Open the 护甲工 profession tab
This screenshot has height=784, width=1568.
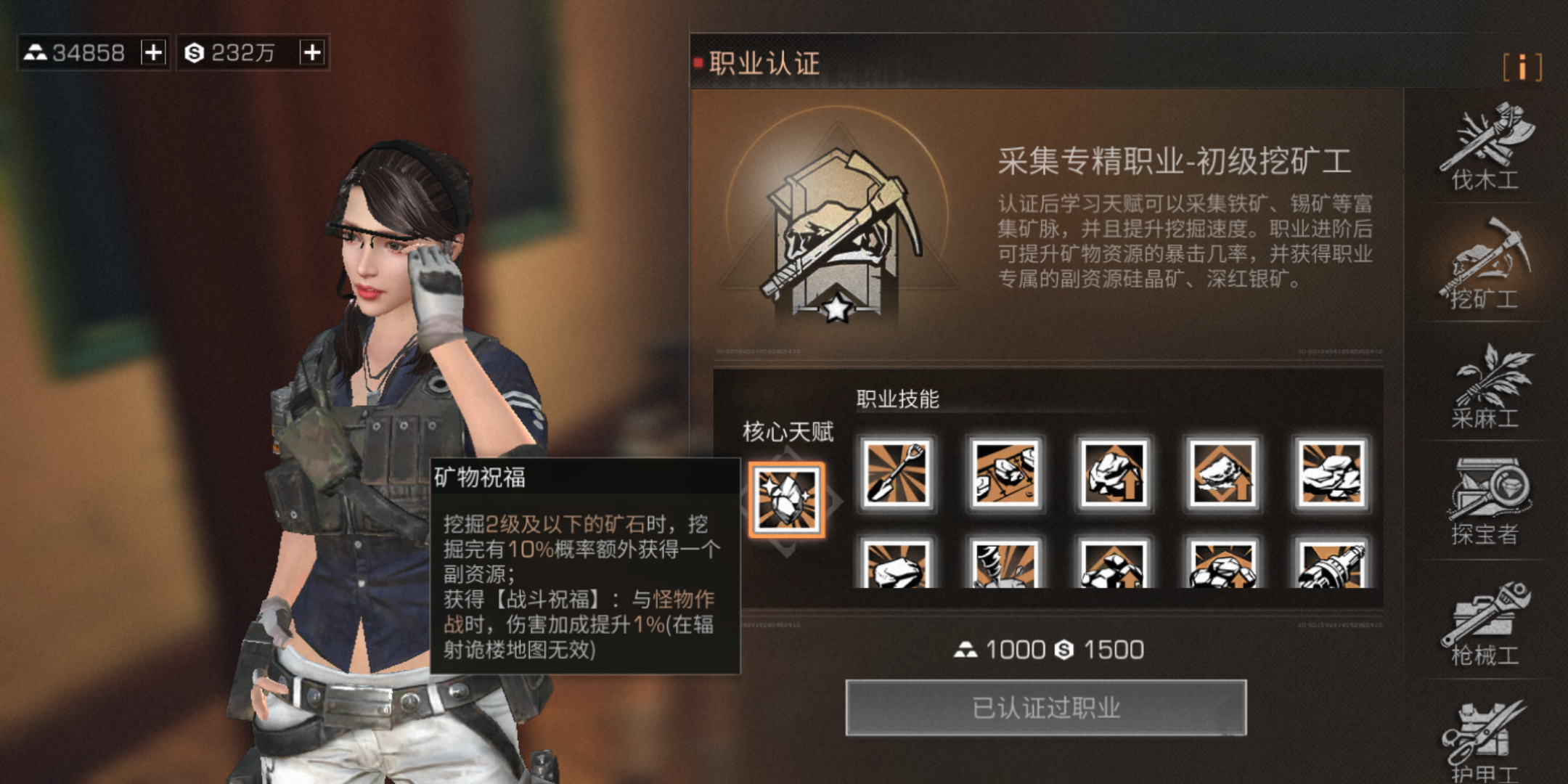(1485, 740)
